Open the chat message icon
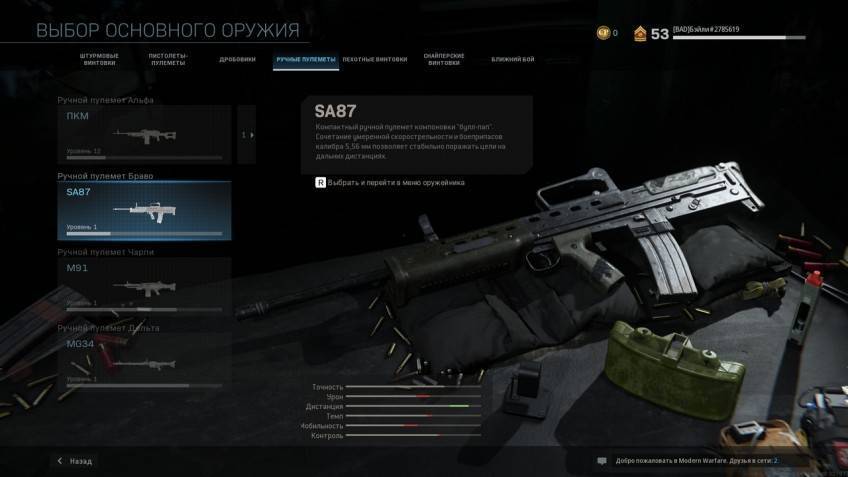Screen dimensions: 848x477 click(601, 461)
